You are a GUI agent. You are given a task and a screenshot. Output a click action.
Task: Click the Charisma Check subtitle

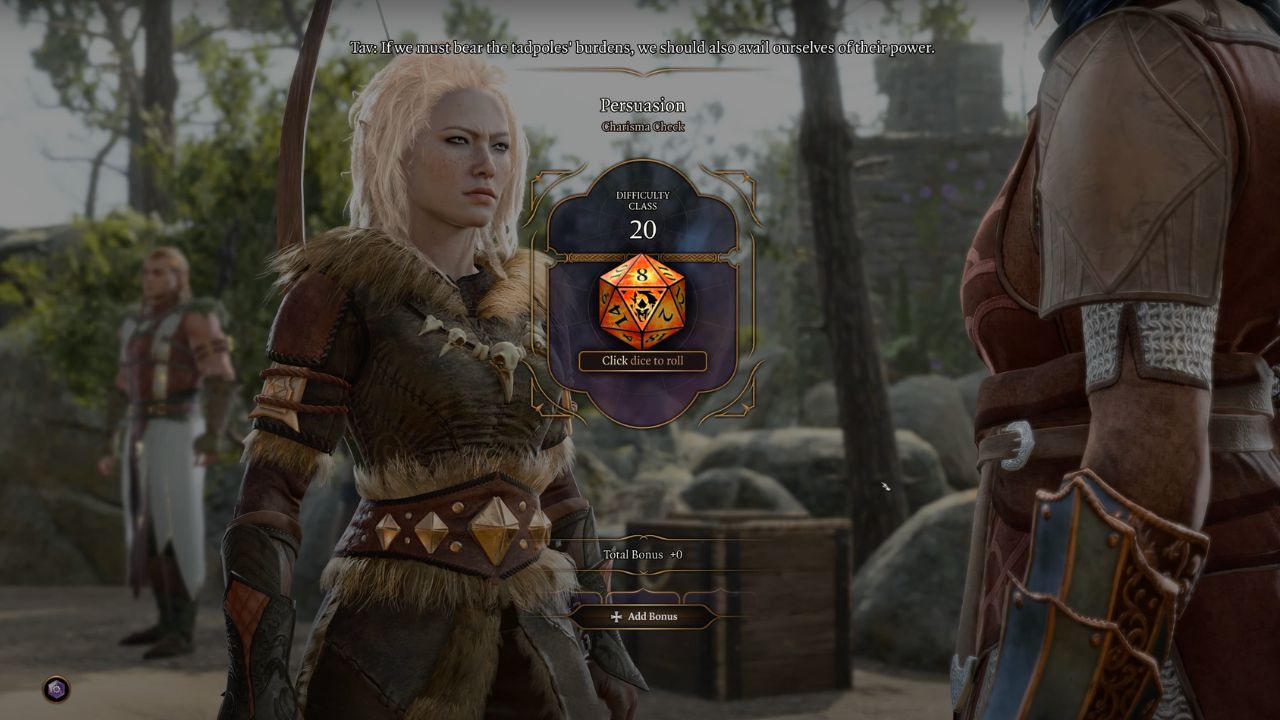tap(643, 126)
